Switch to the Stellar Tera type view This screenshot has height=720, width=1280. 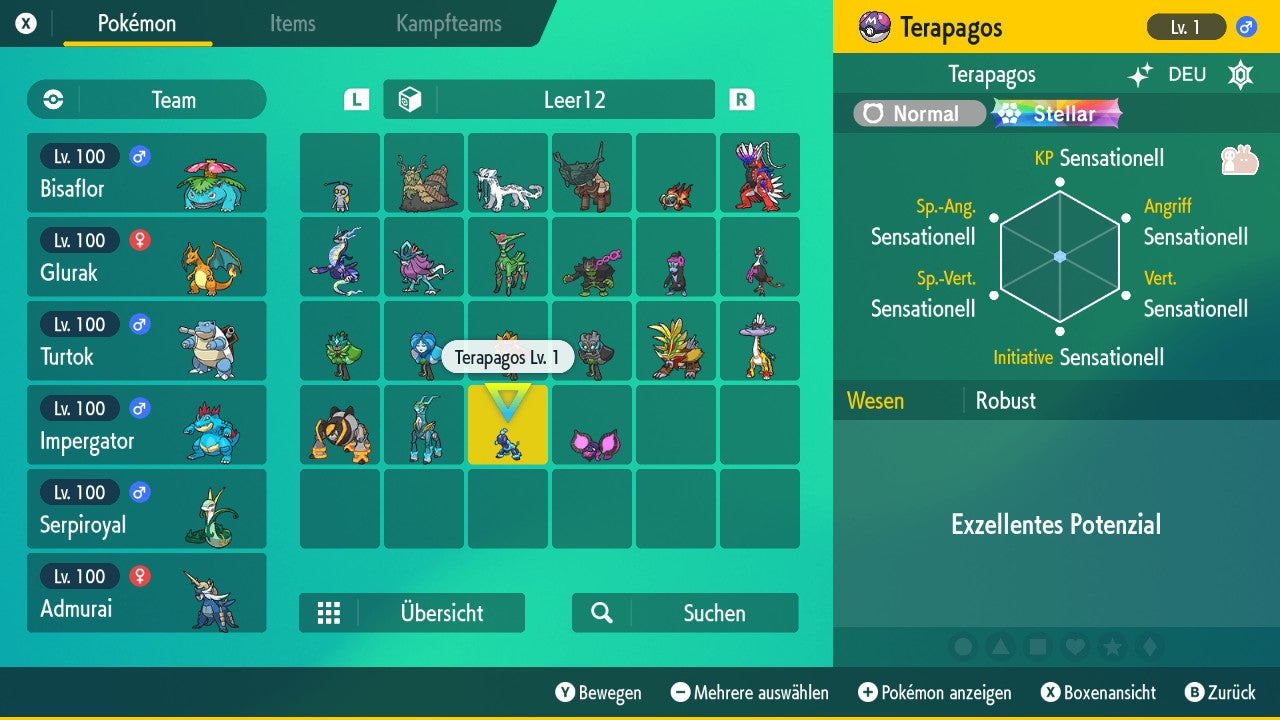[1057, 114]
